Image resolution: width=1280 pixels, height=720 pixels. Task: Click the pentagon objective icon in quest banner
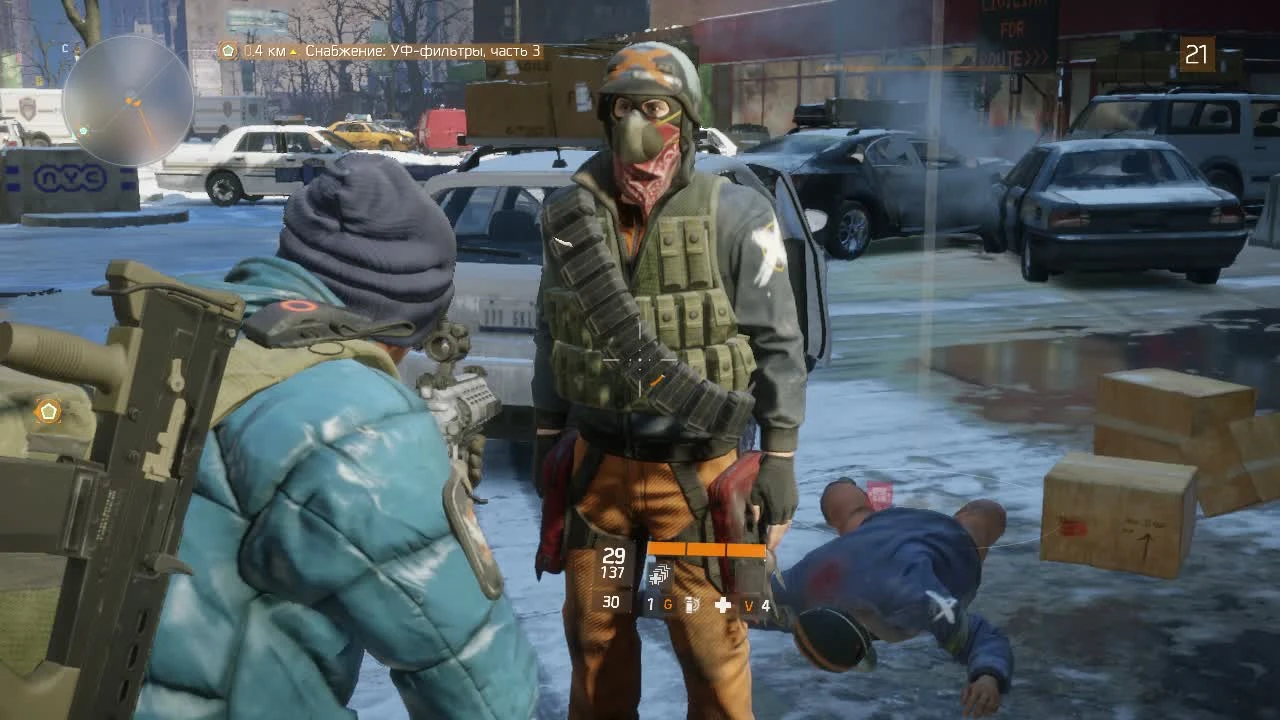[x=228, y=50]
